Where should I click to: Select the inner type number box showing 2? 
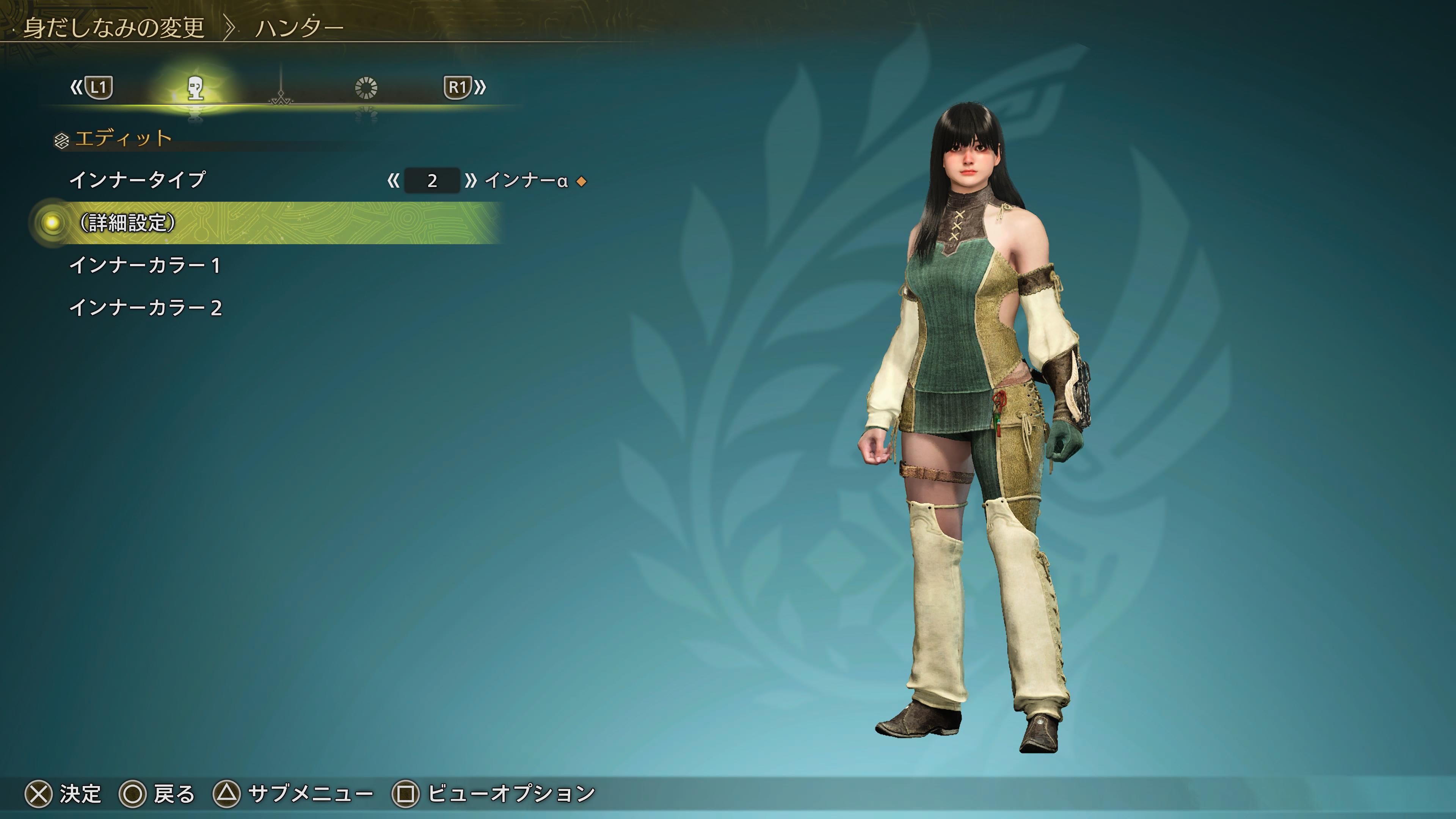pyautogui.click(x=432, y=181)
